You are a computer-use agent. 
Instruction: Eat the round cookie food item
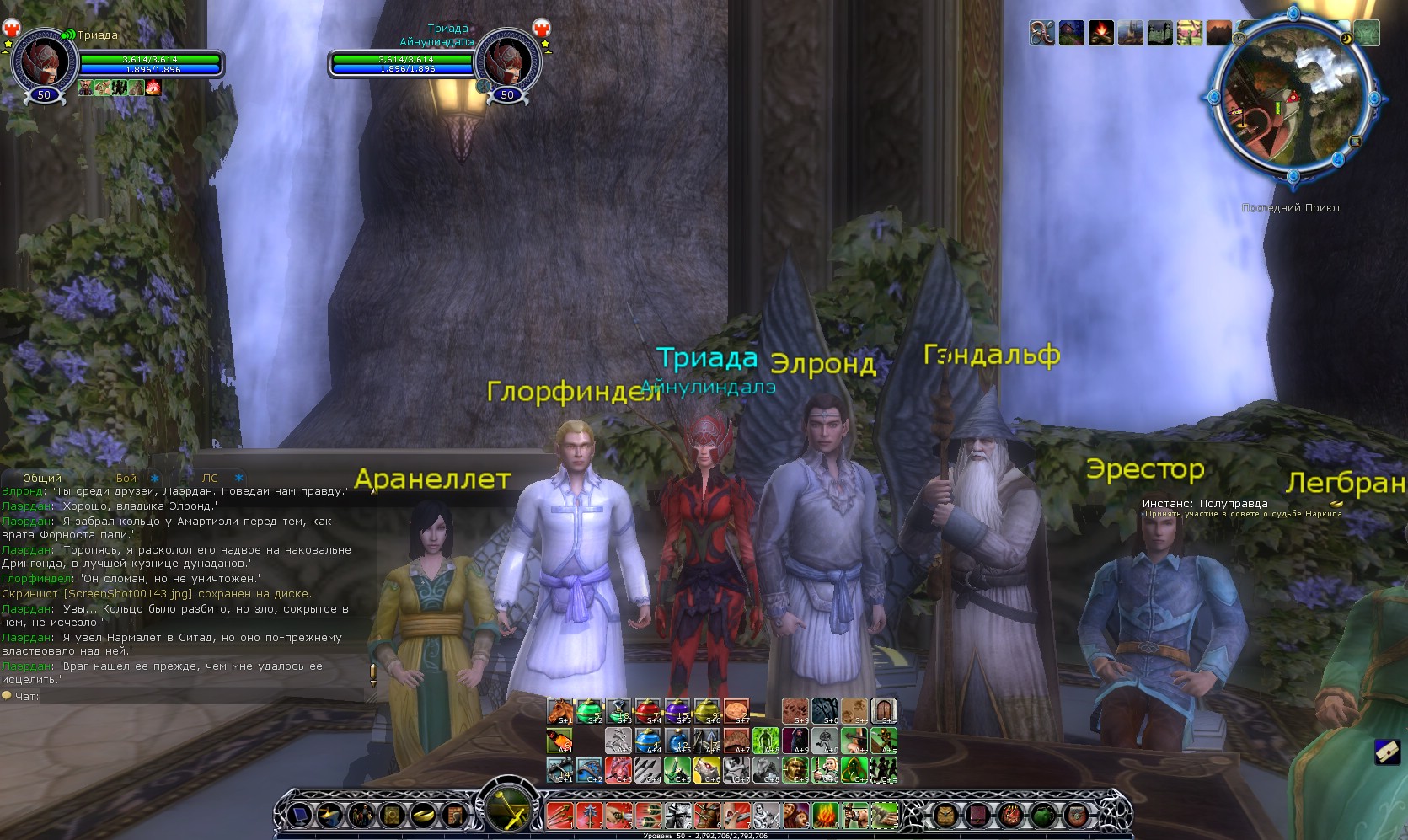tap(736, 712)
